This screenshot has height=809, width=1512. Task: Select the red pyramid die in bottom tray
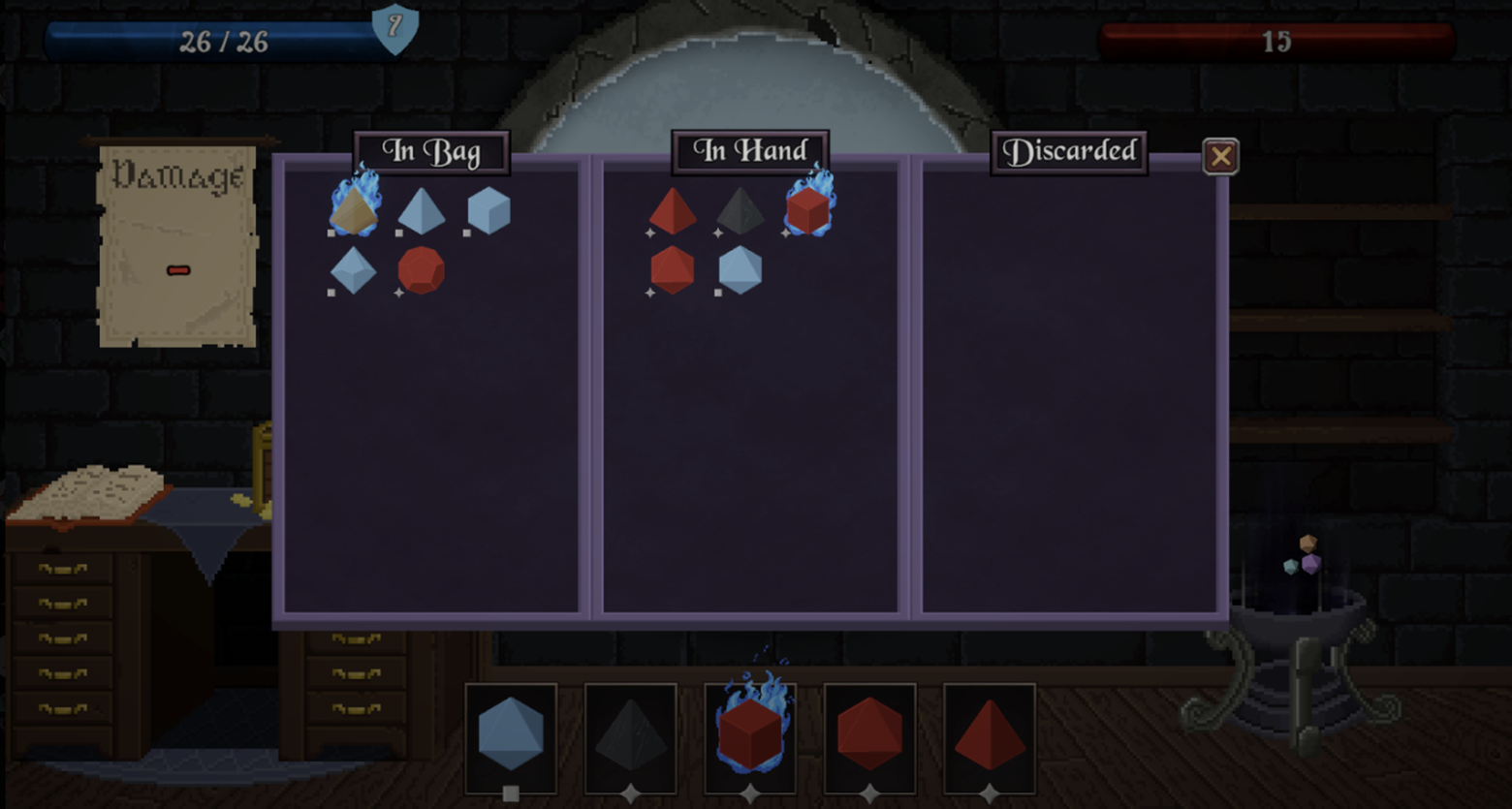click(x=988, y=734)
